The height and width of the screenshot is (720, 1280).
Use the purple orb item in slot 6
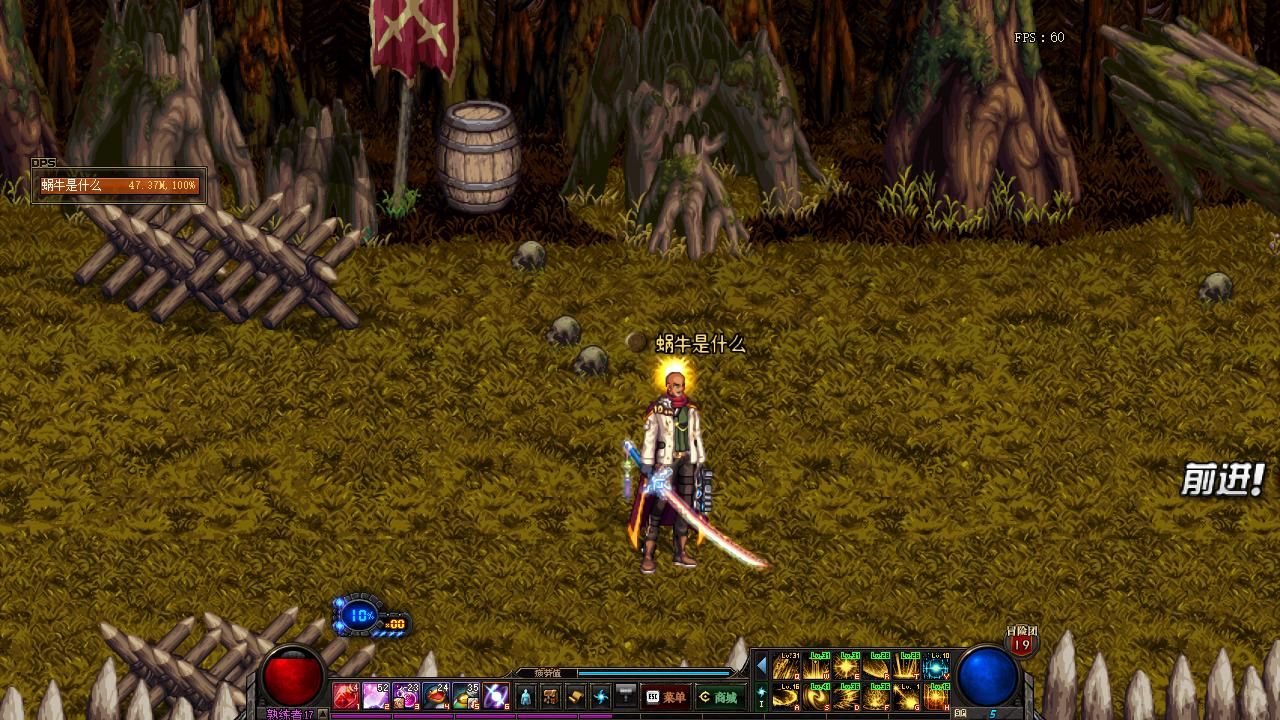(496, 696)
